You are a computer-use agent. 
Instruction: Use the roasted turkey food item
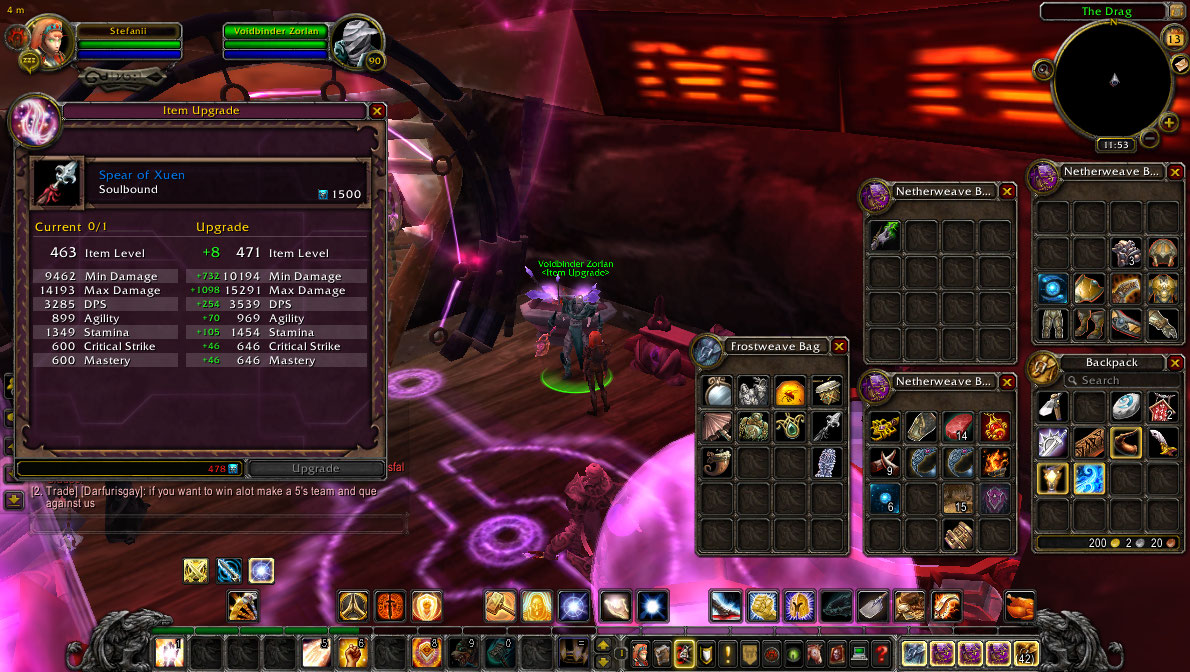coord(1021,606)
